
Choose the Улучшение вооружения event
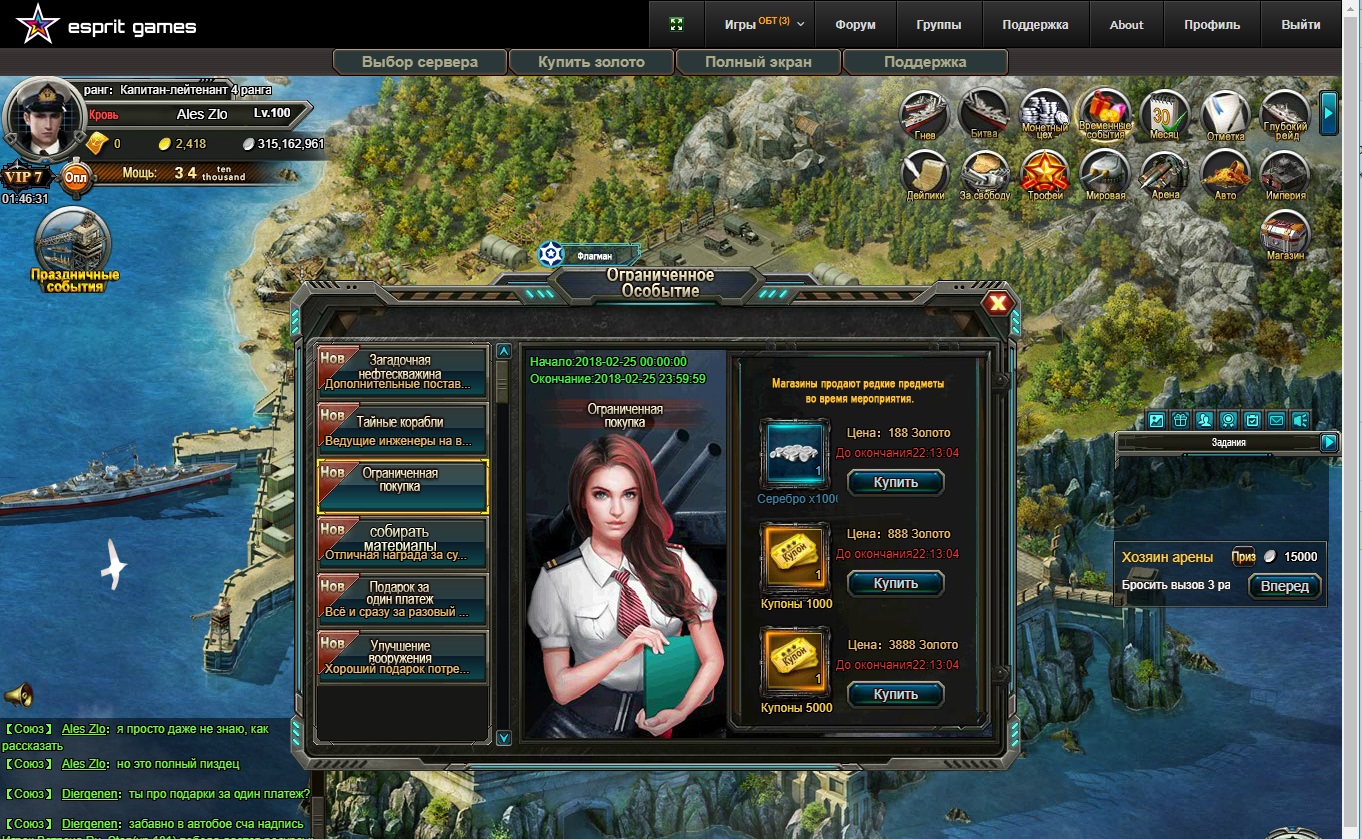402,657
